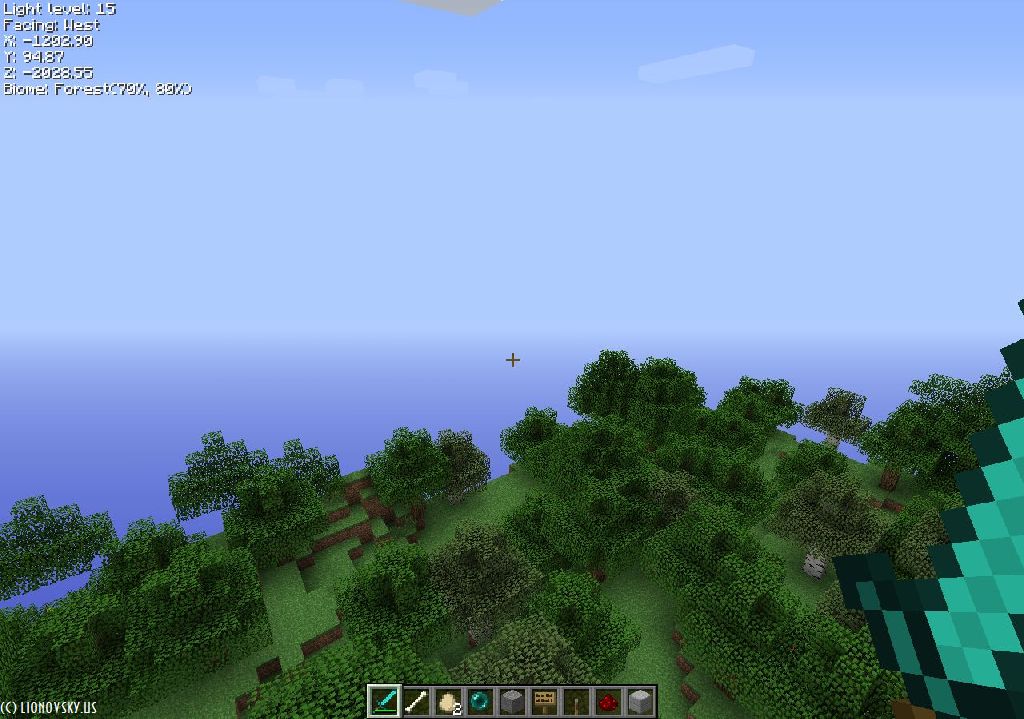
Task: Pick the dark gray stone block slot
Action: click(512, 701)
